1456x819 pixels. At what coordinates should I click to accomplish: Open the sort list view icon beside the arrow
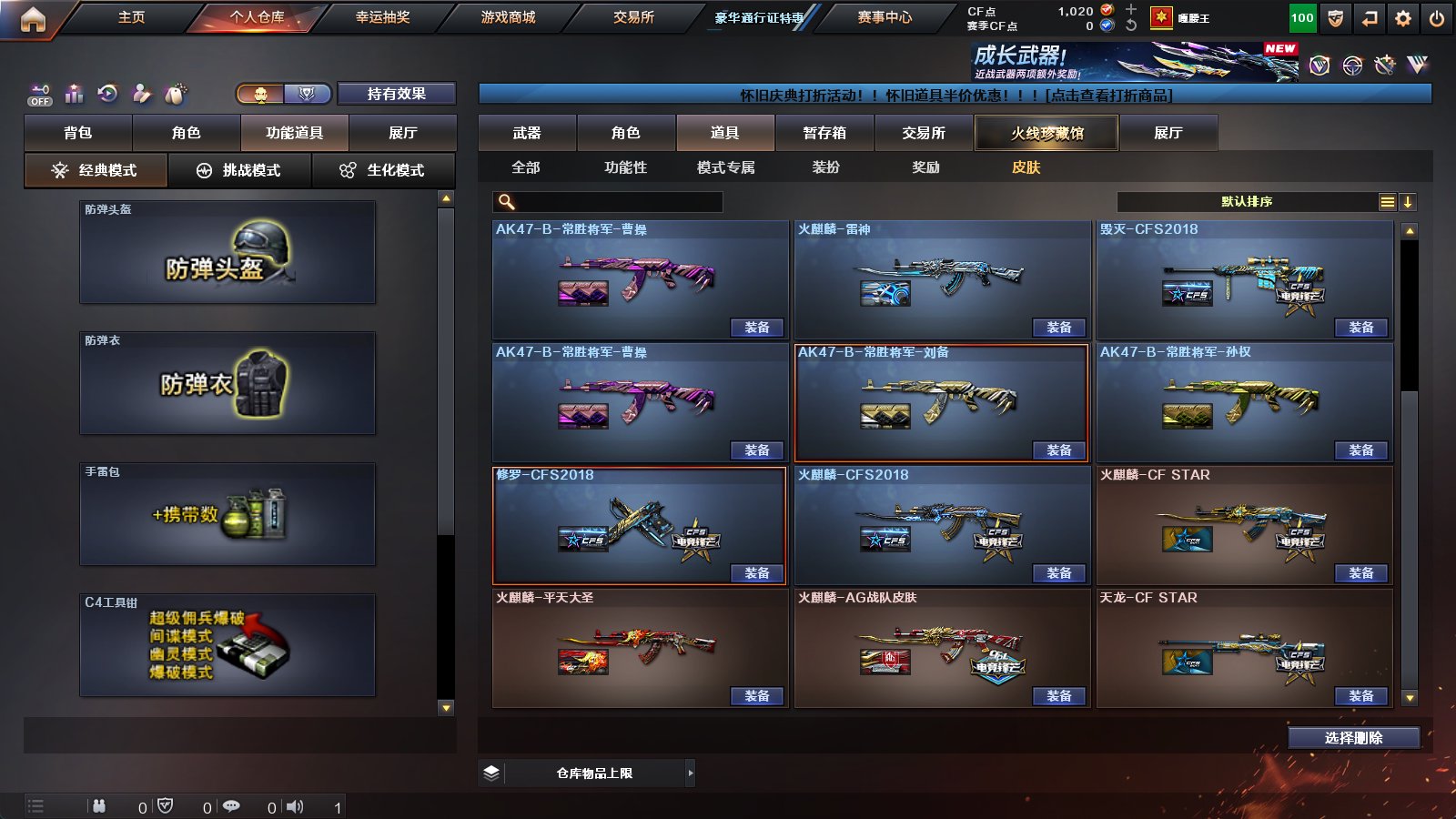point(1387,201)
